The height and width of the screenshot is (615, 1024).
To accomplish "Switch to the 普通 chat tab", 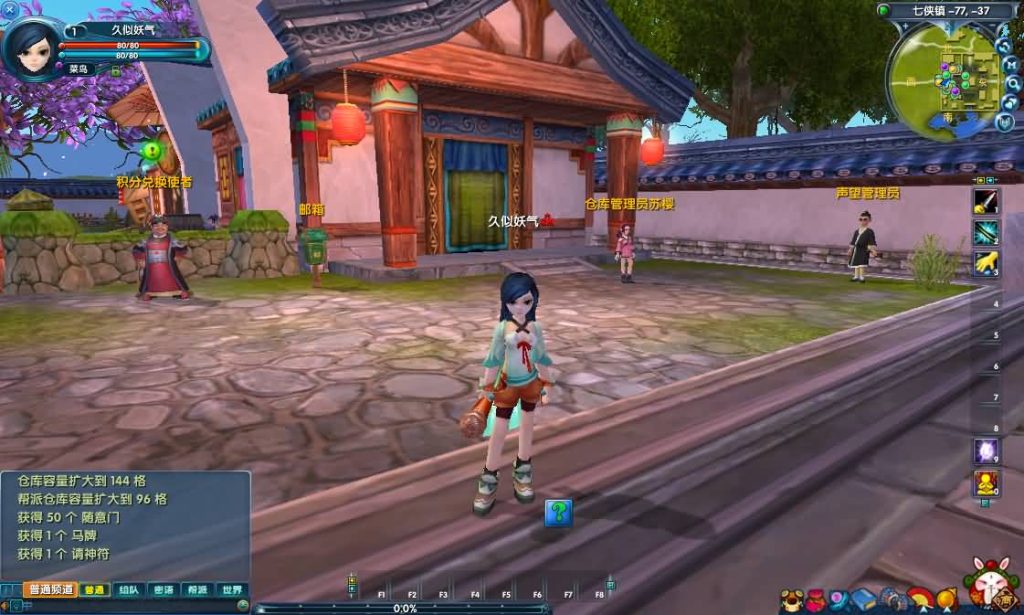I will click(94, 590).
